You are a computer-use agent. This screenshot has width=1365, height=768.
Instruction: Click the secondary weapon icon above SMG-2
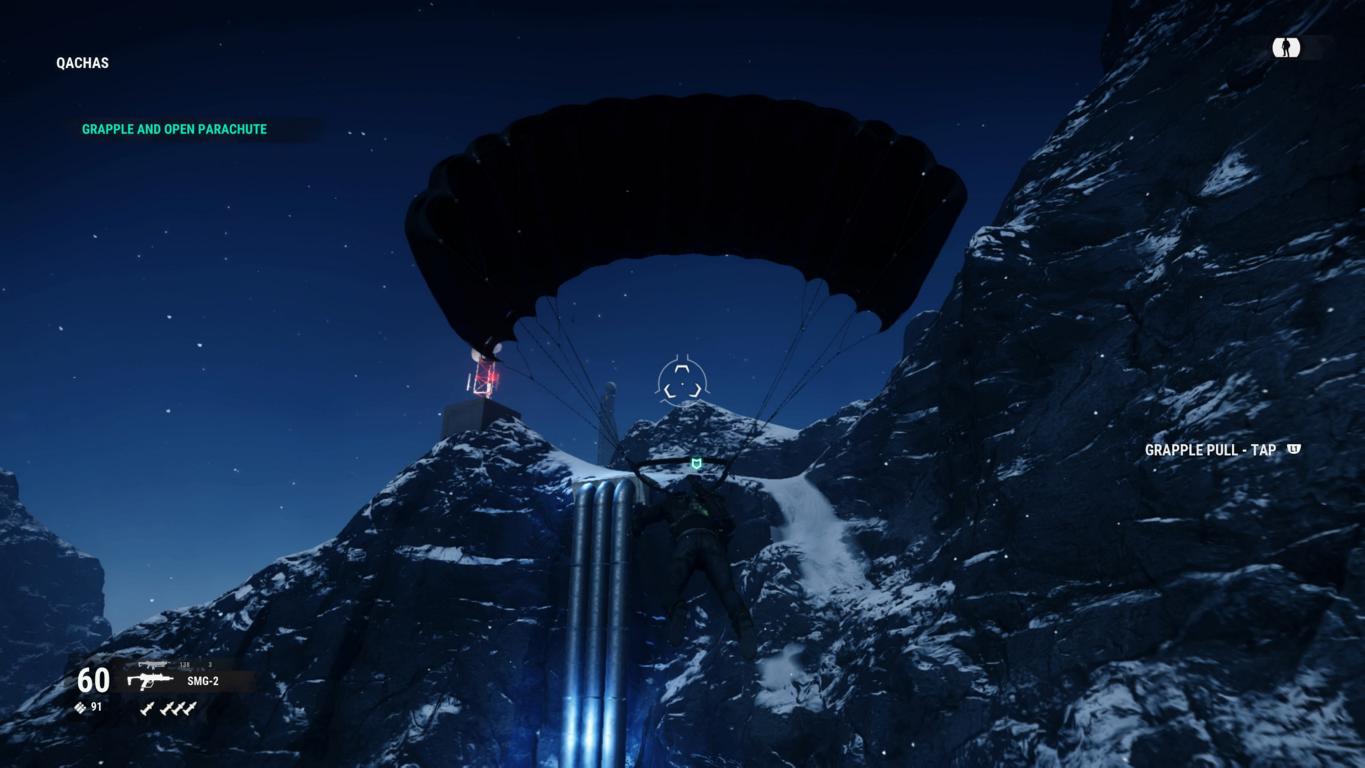(x=152, y=664)
